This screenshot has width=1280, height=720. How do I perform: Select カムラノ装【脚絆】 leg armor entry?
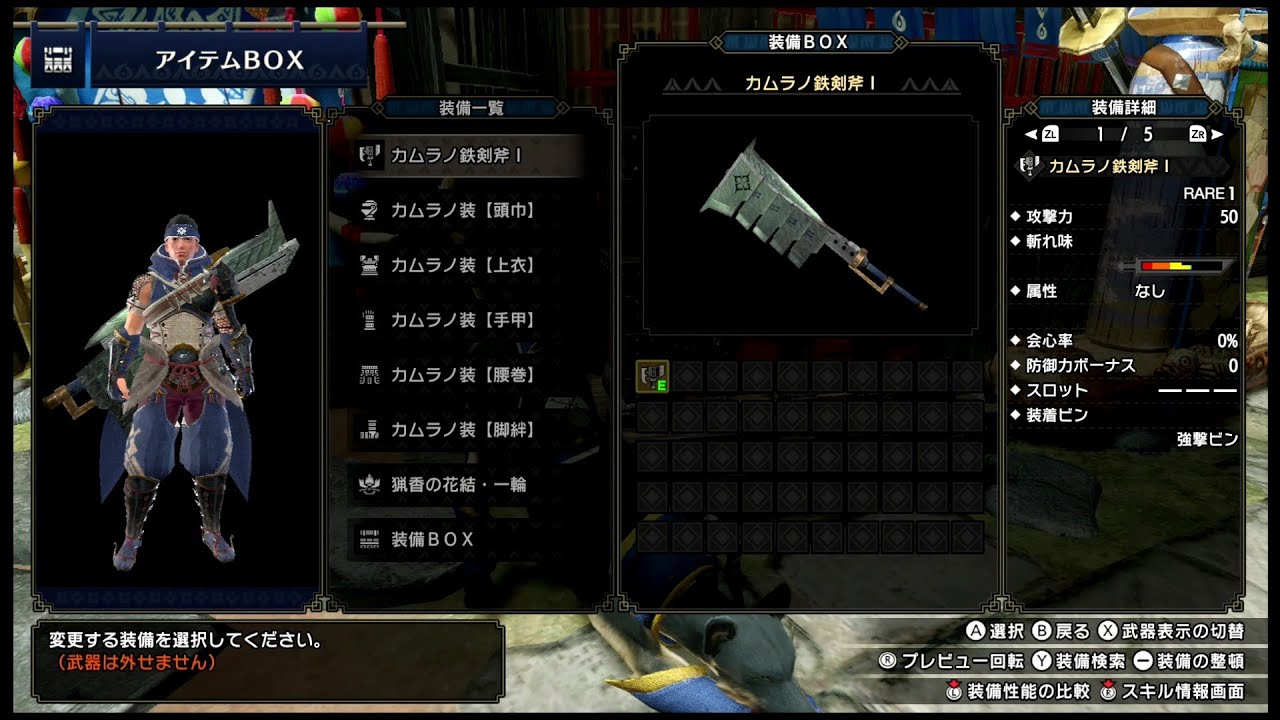tap(467, 430)
